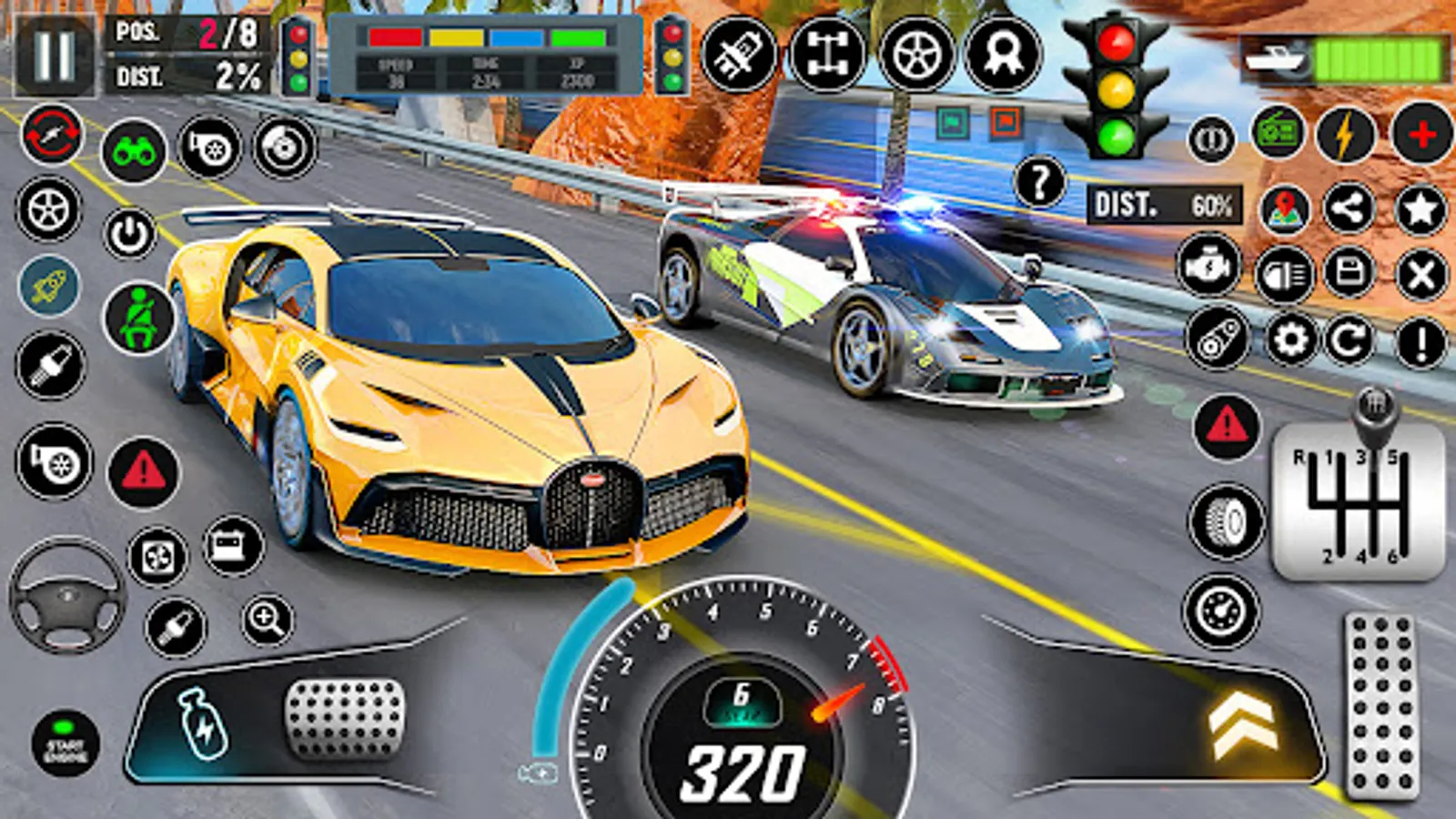1456x819 pixels.
Task: Activate the rocket boost icon
Action: click(x=49, y=286)
